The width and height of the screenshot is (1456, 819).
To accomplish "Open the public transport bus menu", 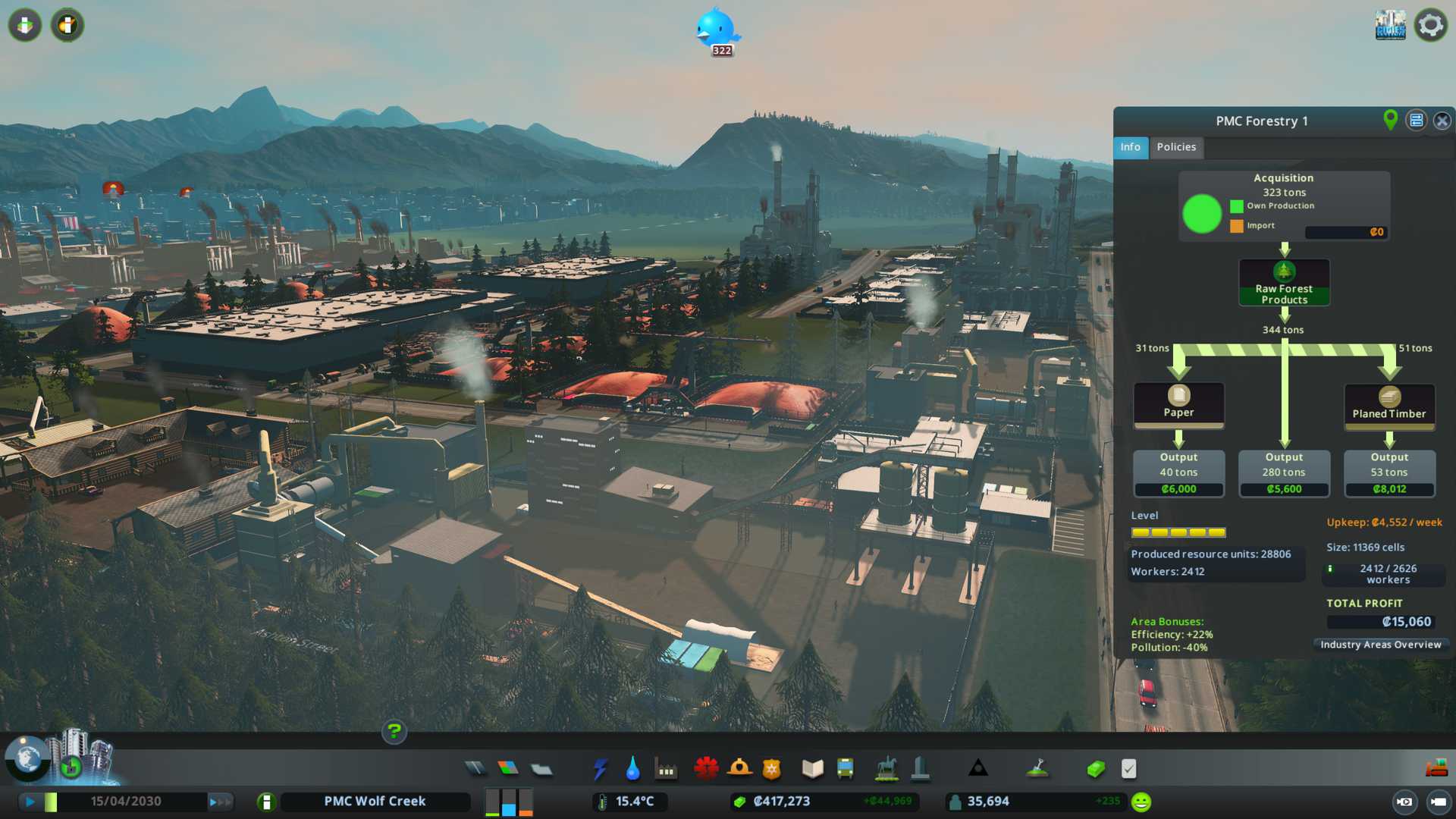I will coord(845,769).
